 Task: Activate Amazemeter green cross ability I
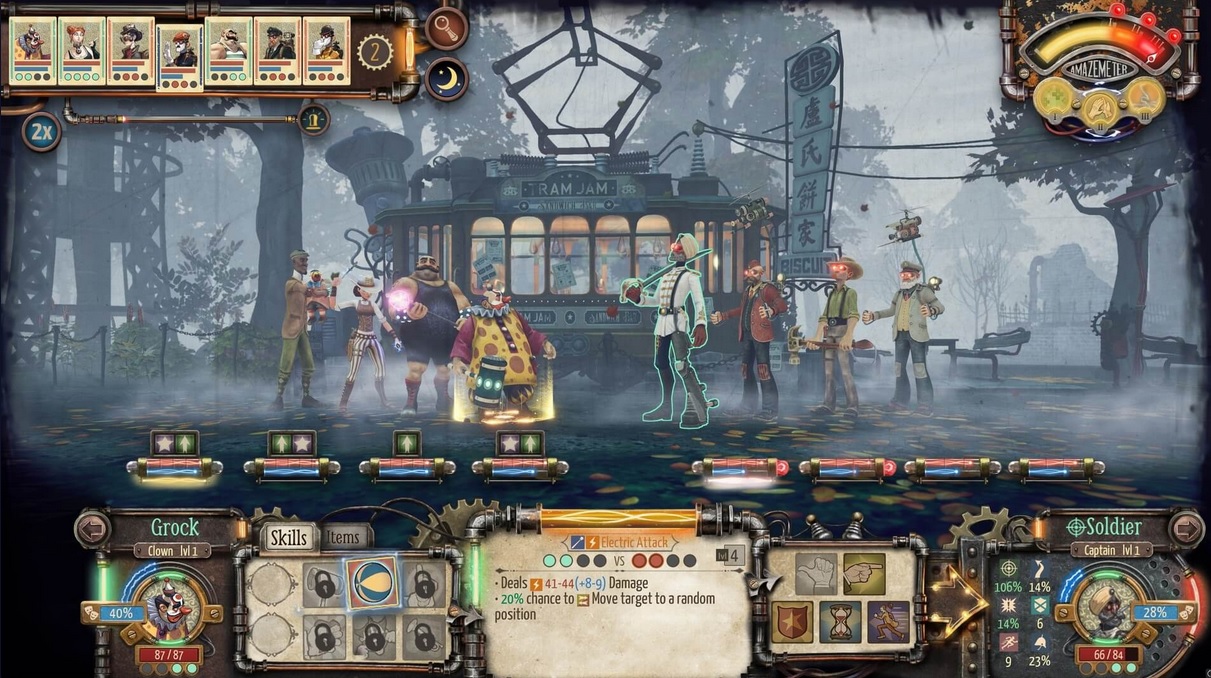point(1055,97)
